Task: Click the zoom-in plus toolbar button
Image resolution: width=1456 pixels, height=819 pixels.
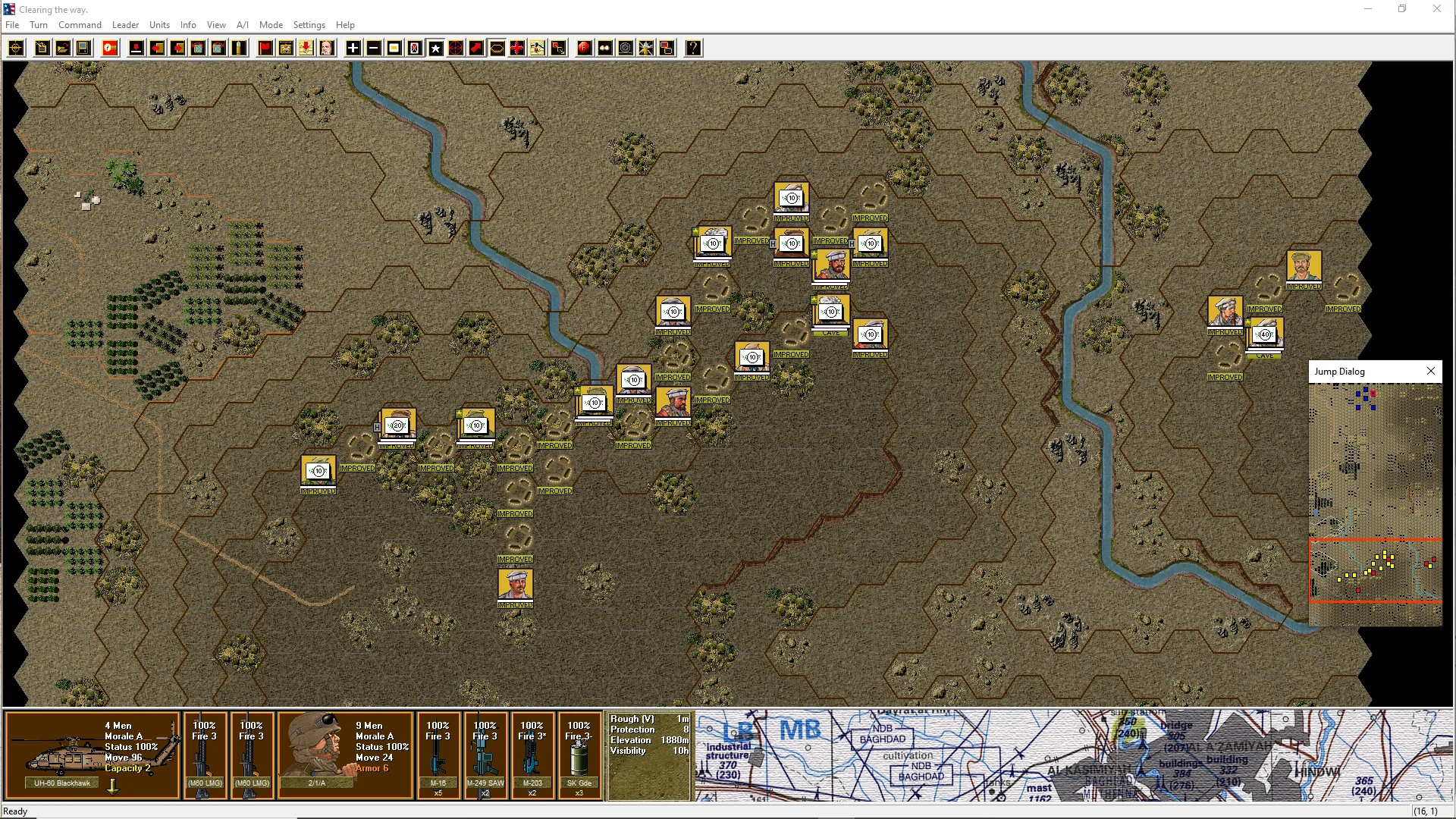Action: pyautogui.click(x=353, y=49)
